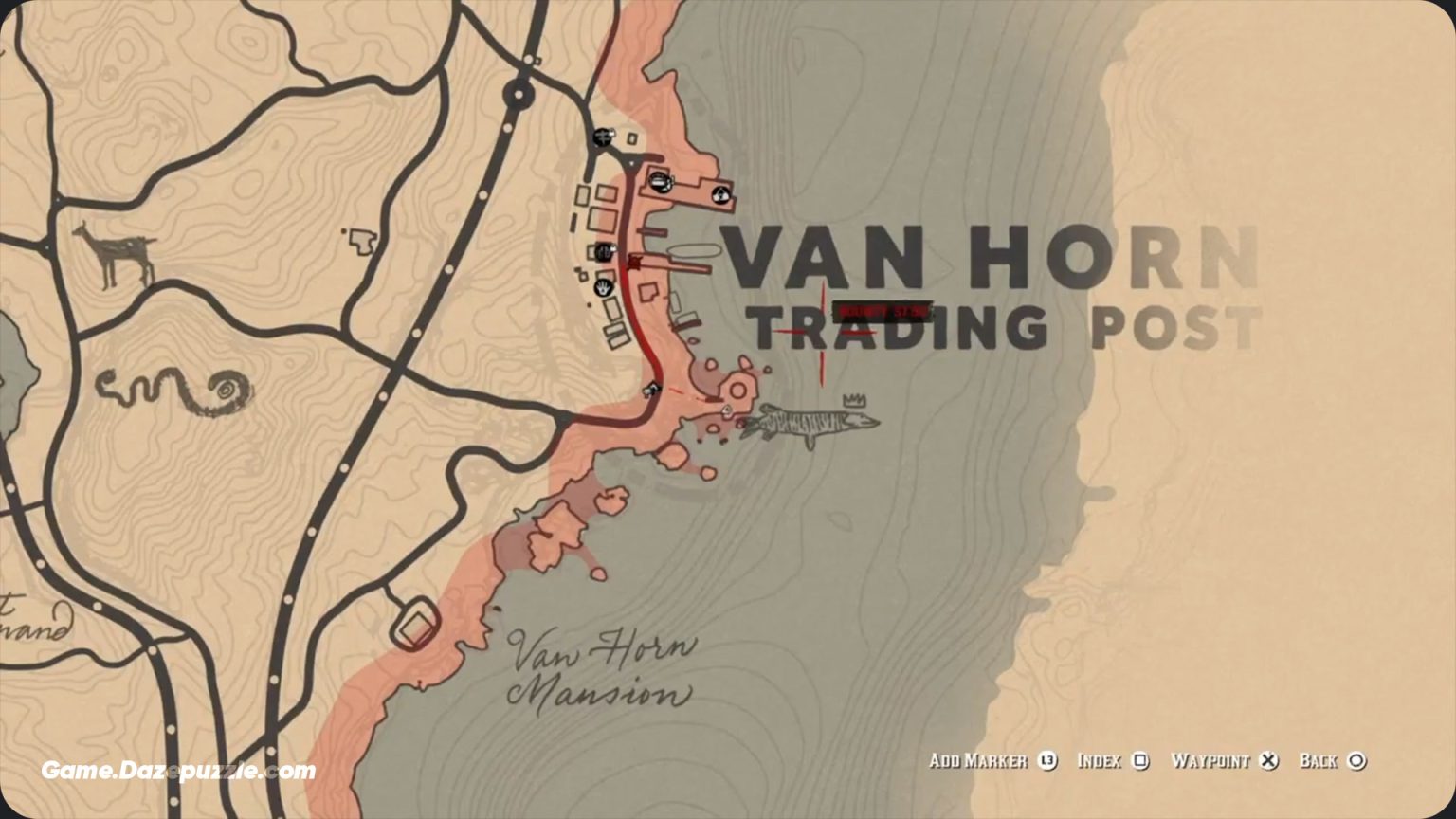The image size is (1456, 819).
Task: Click the crown doodle above the alligator
Action: click(x=851, y=398)
